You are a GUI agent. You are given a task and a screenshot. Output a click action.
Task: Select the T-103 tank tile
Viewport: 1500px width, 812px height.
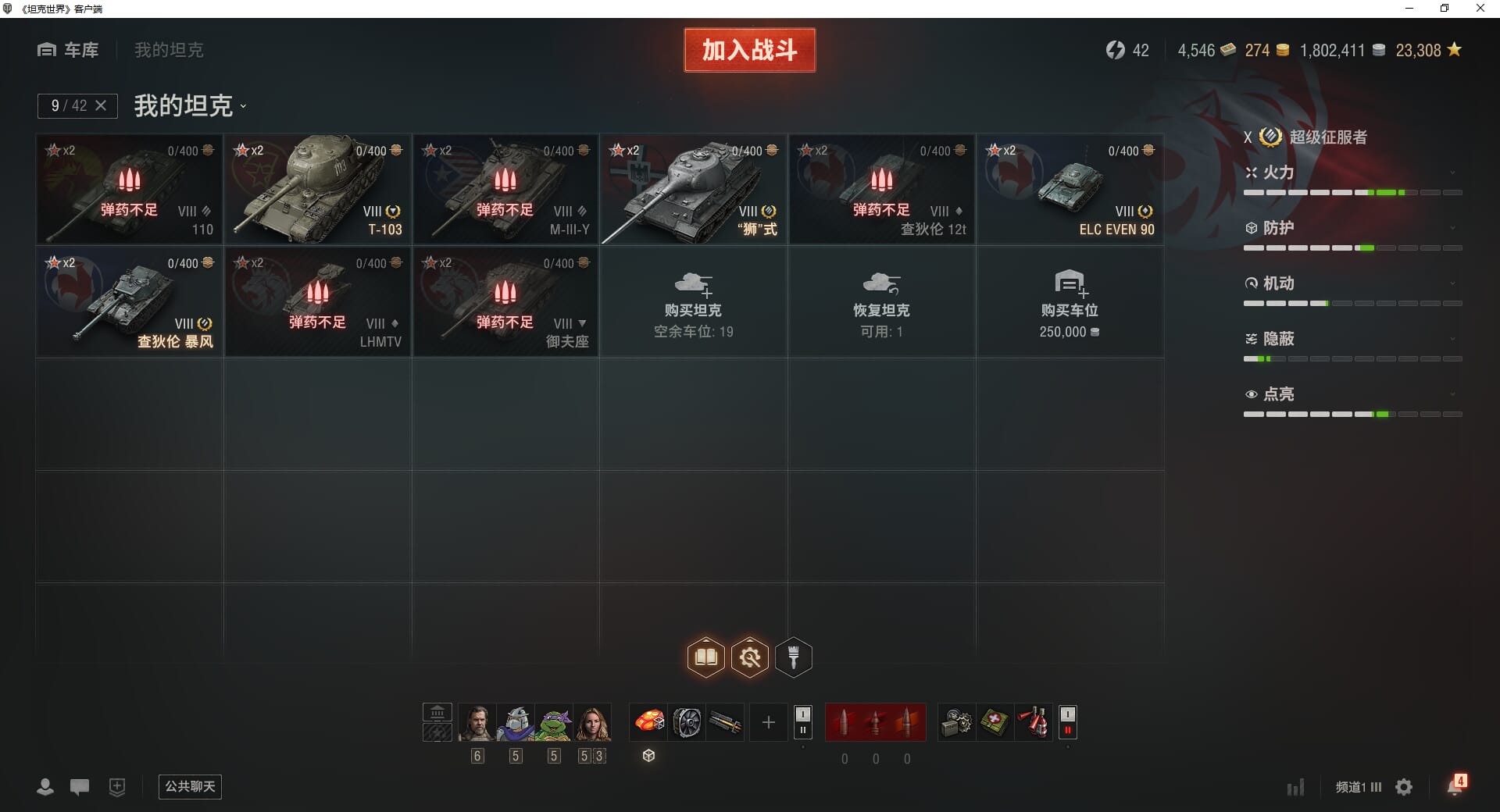pyautogui.click(x=318, y=190)
